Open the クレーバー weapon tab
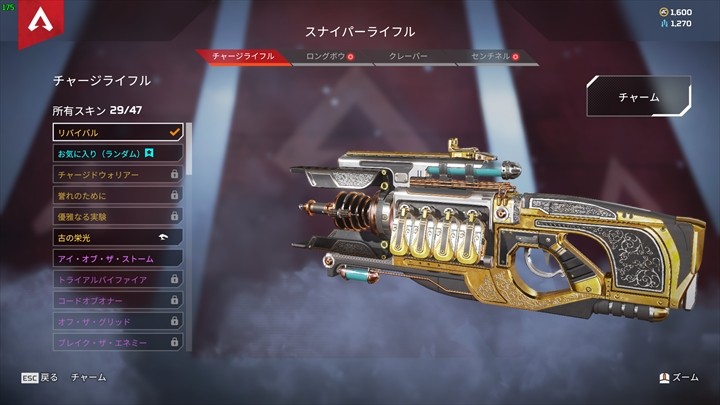The width and height of the screenshot is (720, 405). [x=407, y=57]
